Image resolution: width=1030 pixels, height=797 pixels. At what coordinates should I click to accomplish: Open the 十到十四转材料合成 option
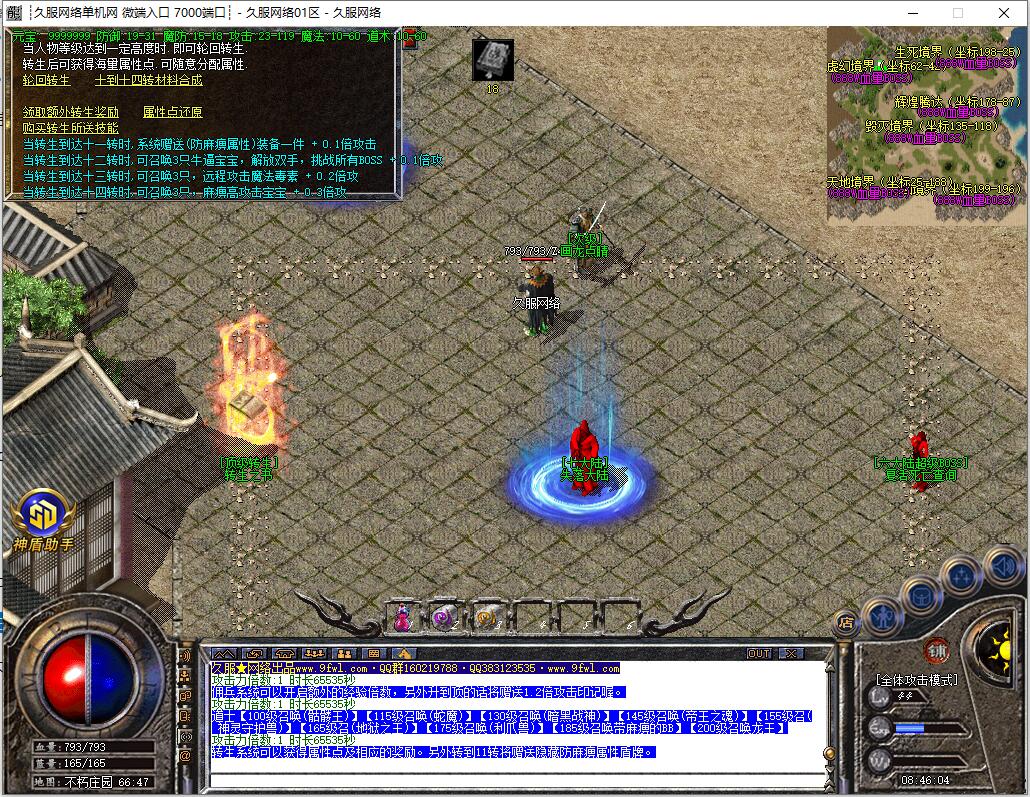point(148,80)
